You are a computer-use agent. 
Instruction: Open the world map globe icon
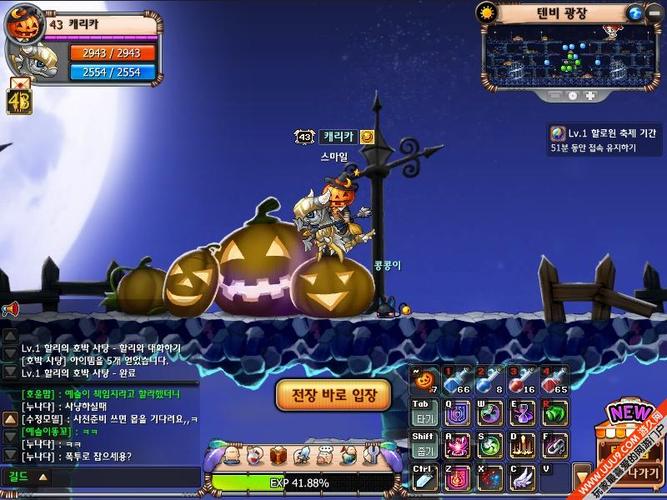click(x=634, y=12)
